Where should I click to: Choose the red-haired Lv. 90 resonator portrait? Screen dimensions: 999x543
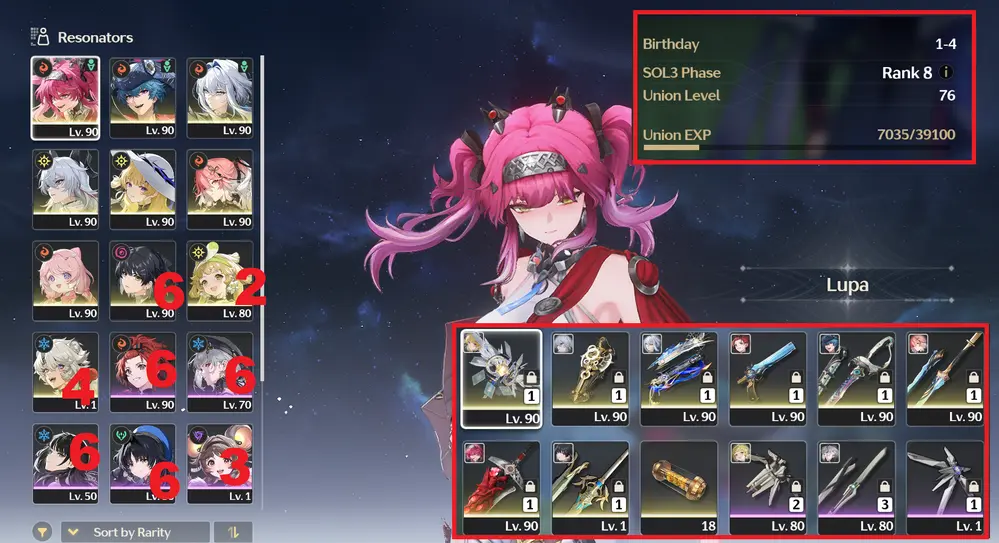142,372
